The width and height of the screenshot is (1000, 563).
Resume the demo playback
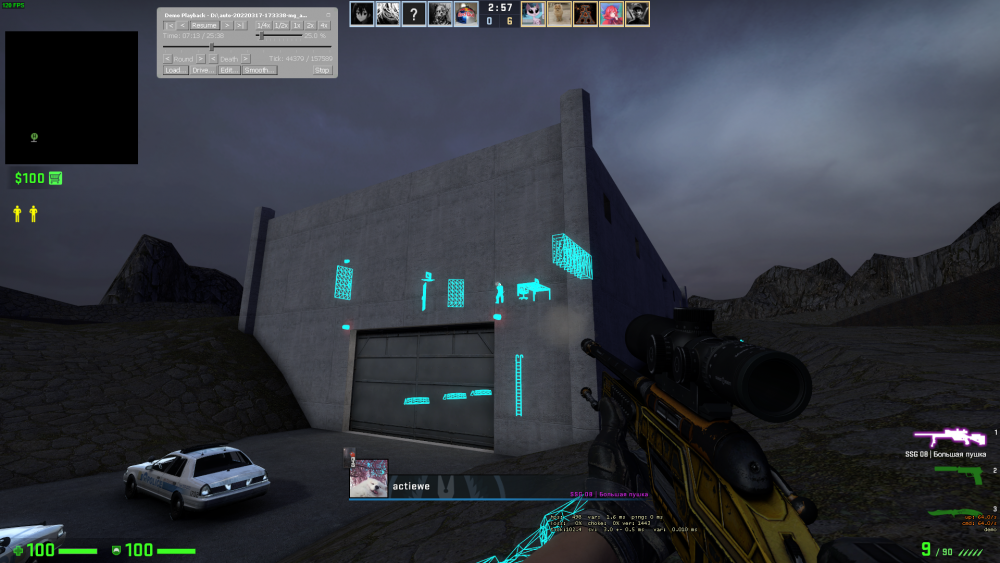click(x=205, y=25)
